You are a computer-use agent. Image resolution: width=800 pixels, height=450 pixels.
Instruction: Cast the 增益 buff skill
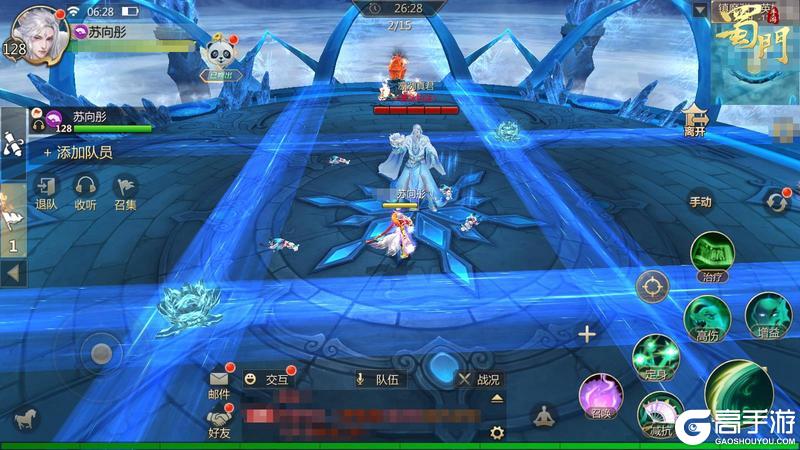pyautogui.click(x=767, y=316)
